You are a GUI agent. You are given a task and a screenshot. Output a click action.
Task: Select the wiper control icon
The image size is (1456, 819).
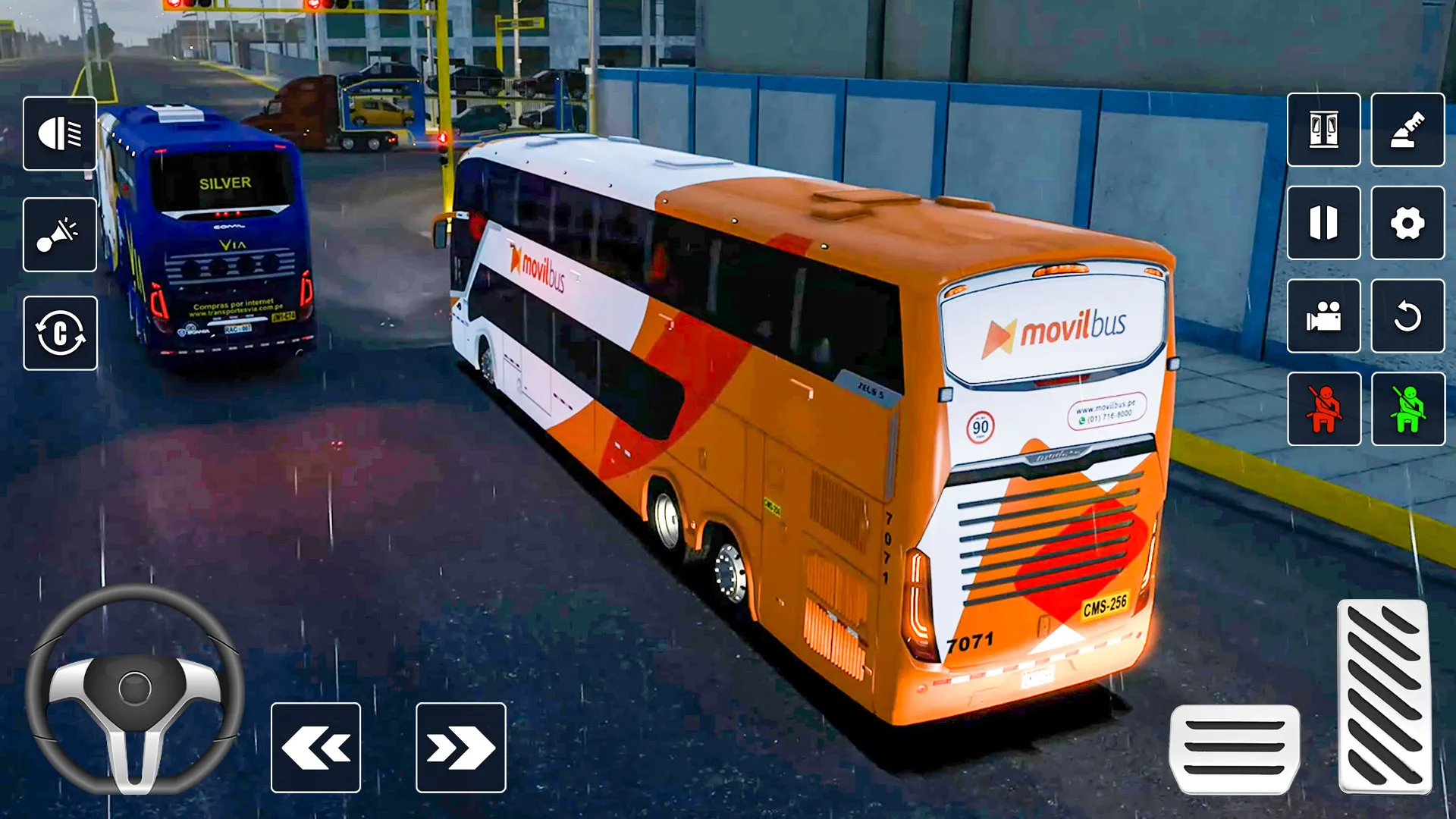click(x=1407, y=133)
